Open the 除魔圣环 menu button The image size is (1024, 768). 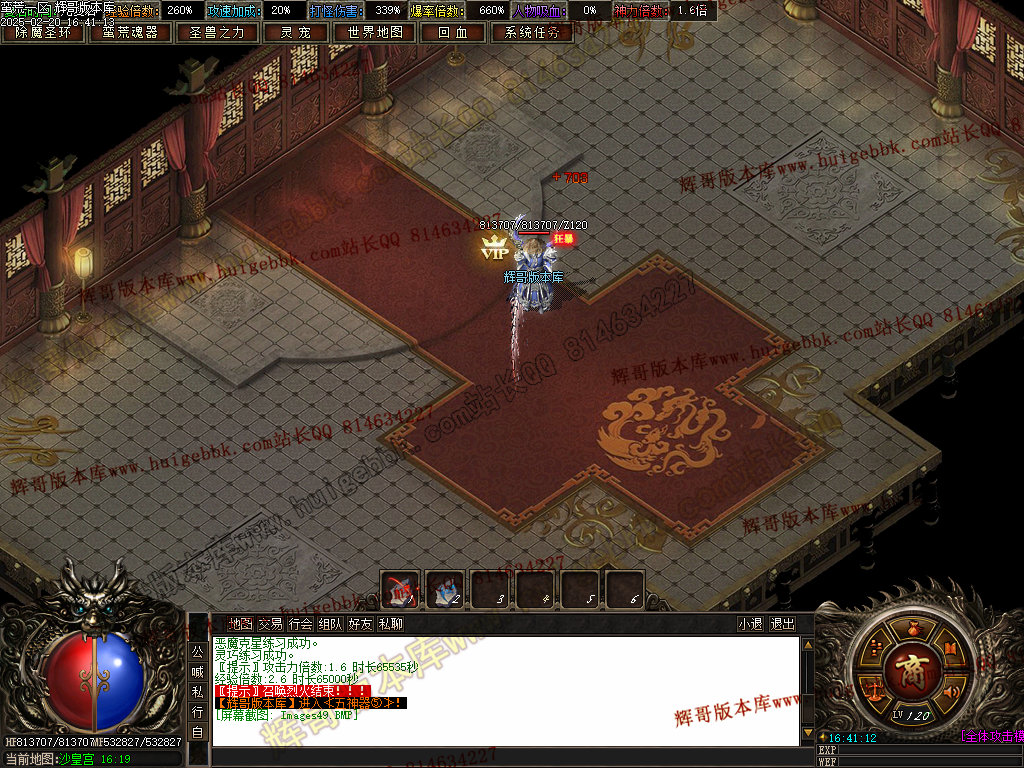point(43,32)
